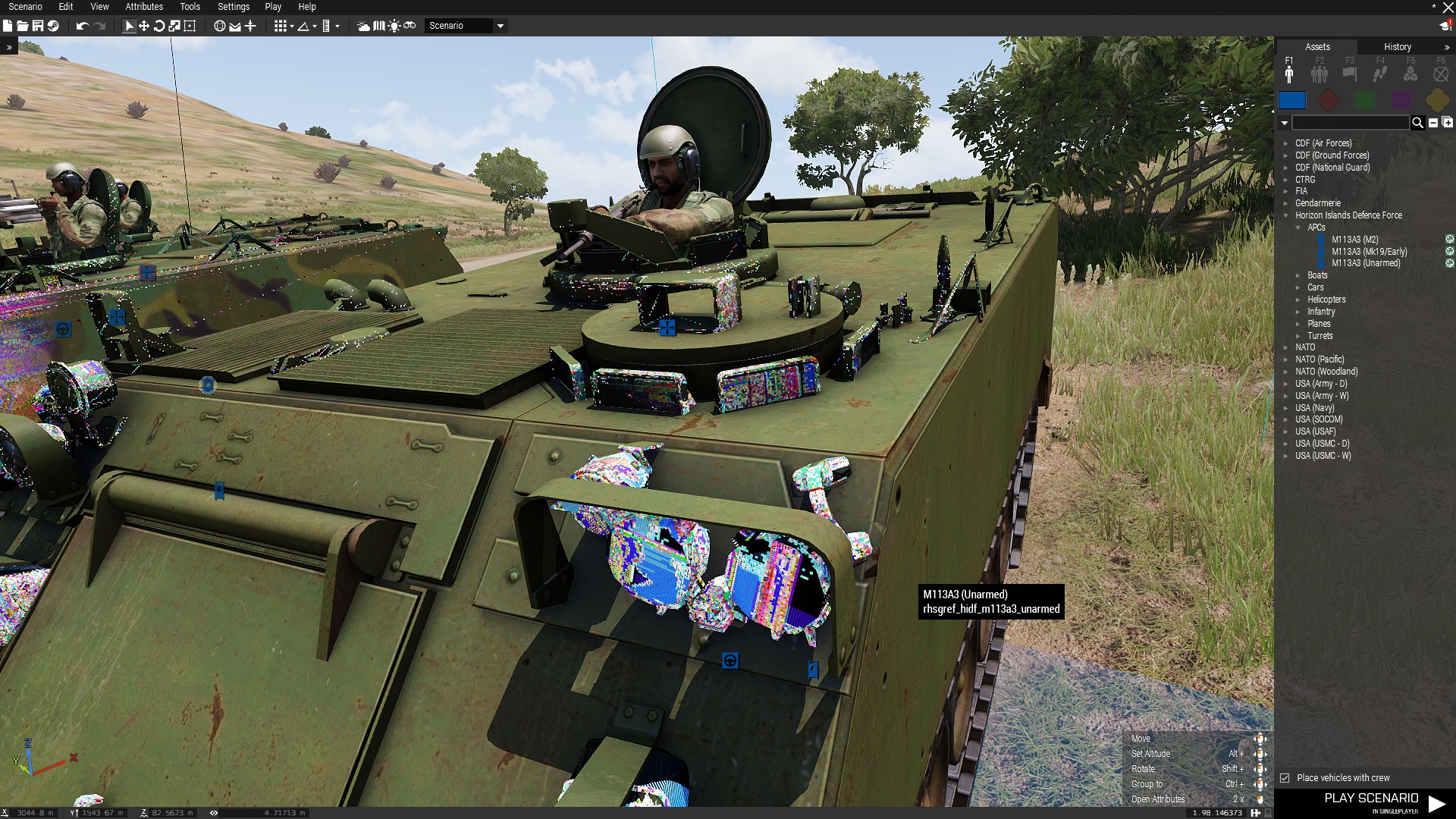Collapse all asset tree entries
1456x819 pixels.
pyautogui.click(x=1433, y=123)
